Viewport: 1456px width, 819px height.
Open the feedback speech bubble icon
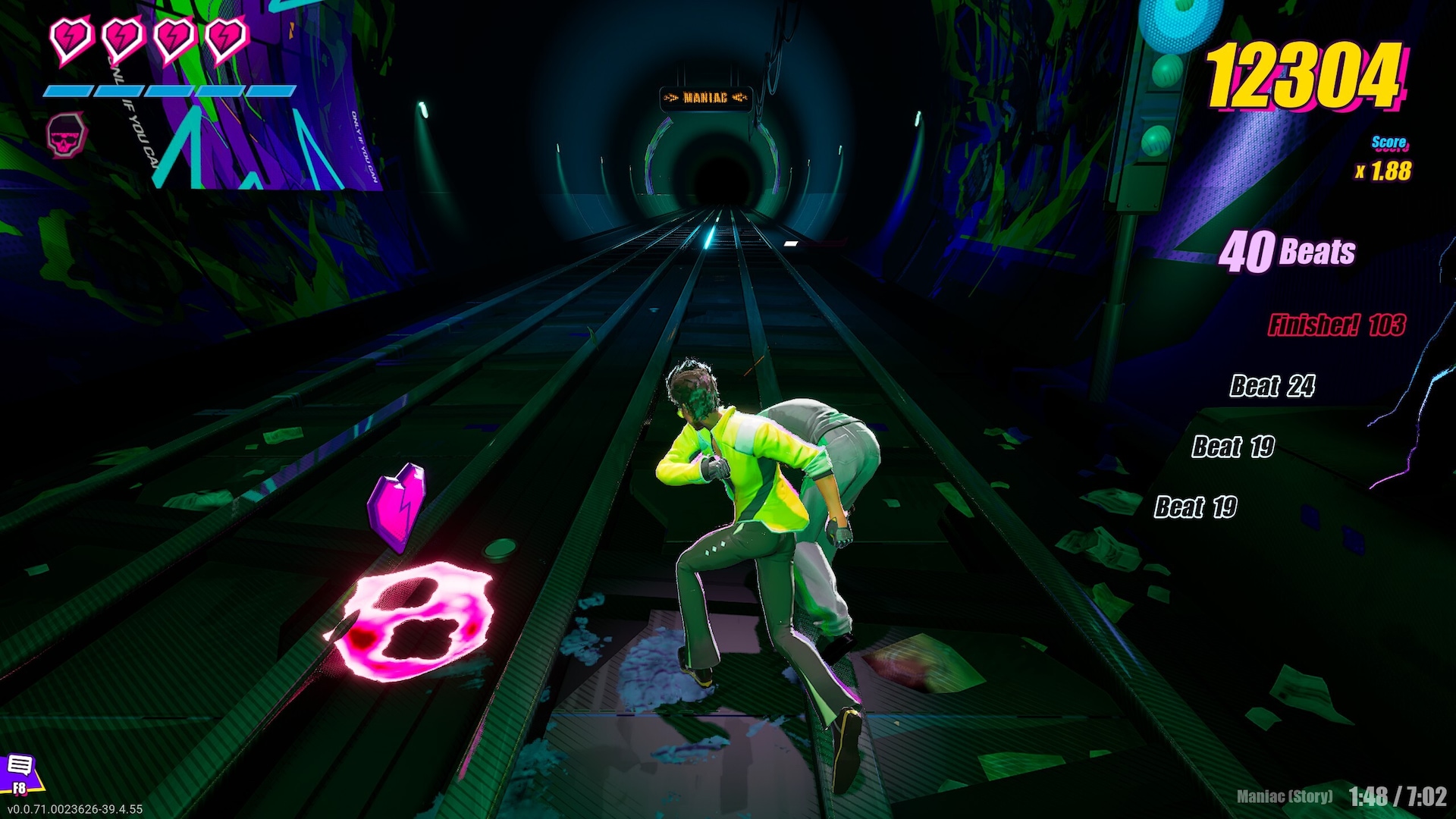tap(20, 766)
